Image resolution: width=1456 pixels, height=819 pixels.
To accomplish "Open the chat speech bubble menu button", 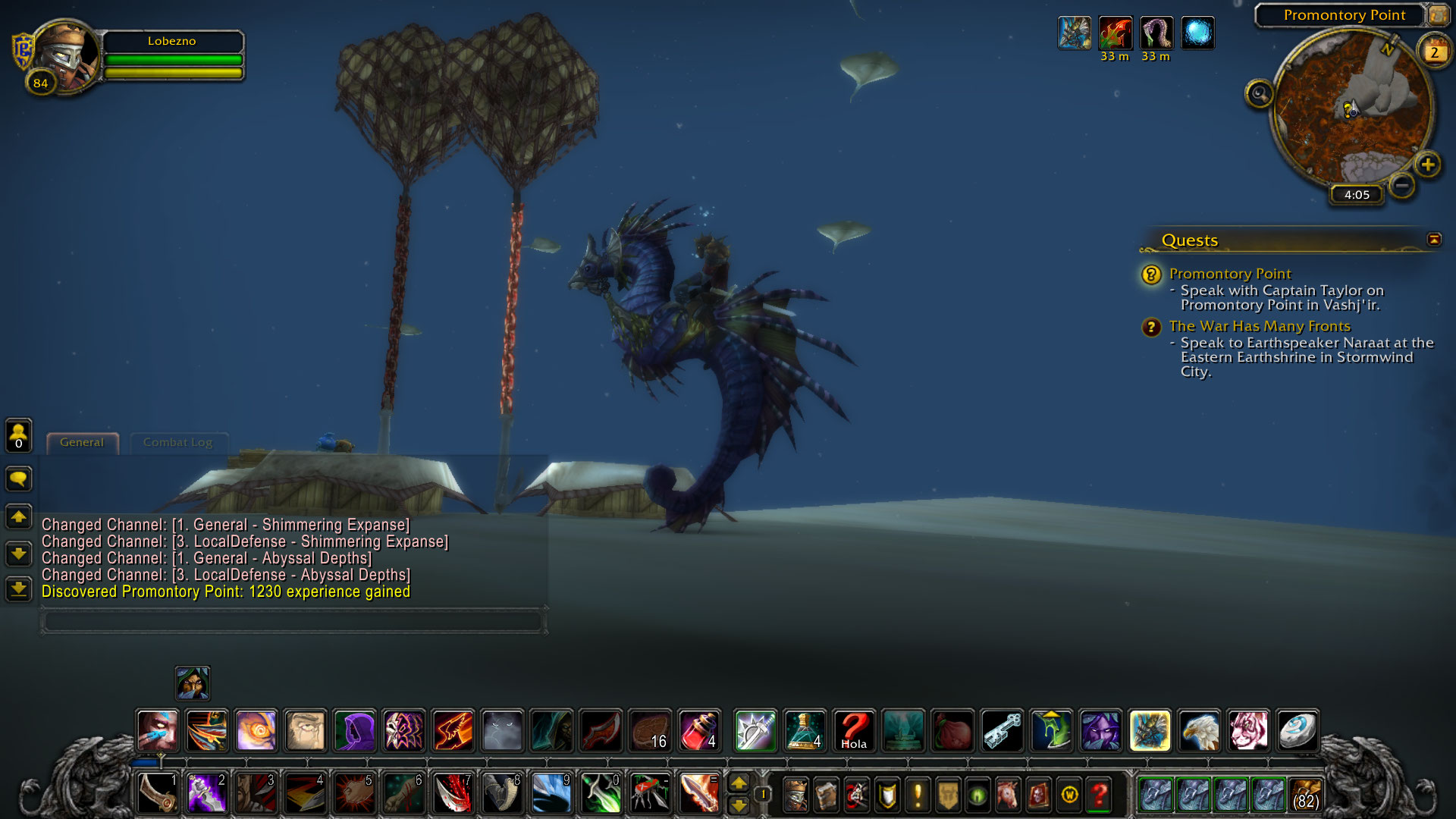I will tap(19, 479).
